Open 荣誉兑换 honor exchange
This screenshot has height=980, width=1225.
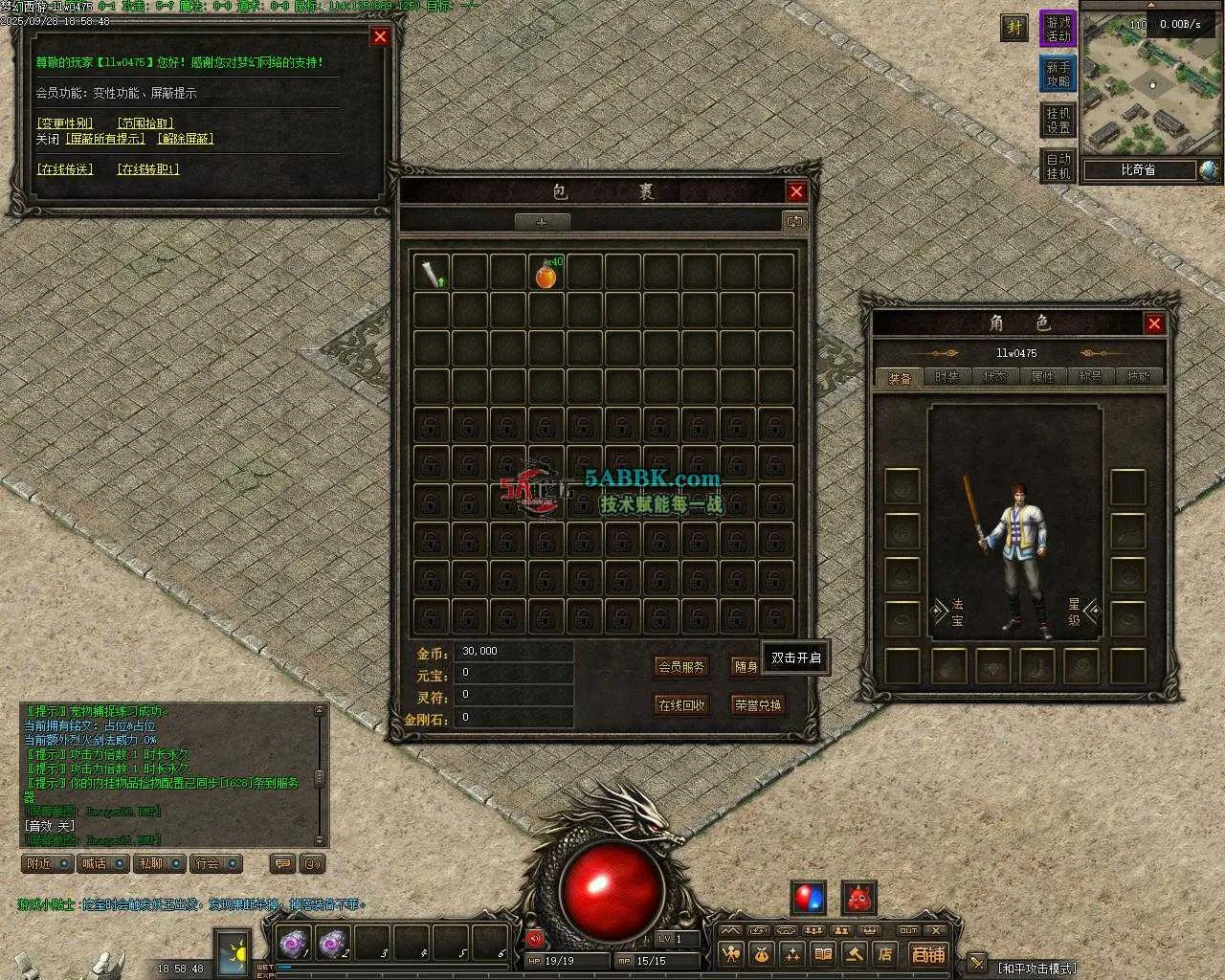coord(758,705)
